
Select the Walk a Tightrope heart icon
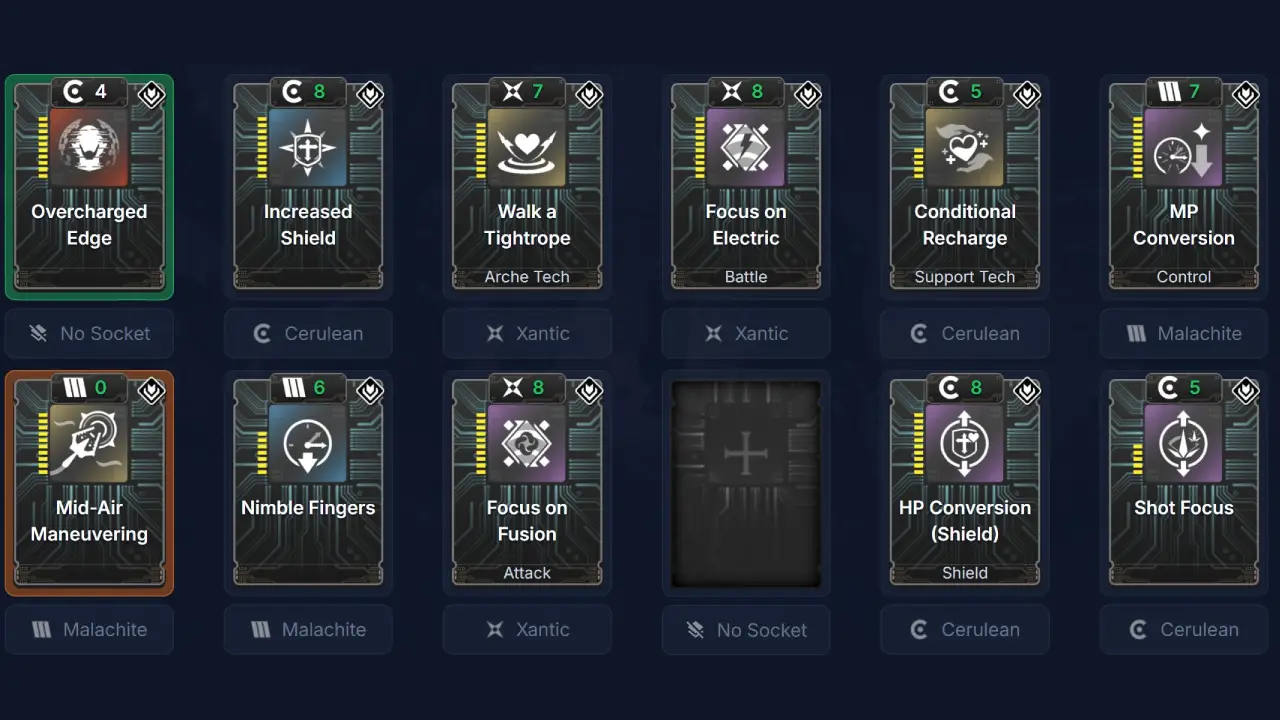(527, 148)
